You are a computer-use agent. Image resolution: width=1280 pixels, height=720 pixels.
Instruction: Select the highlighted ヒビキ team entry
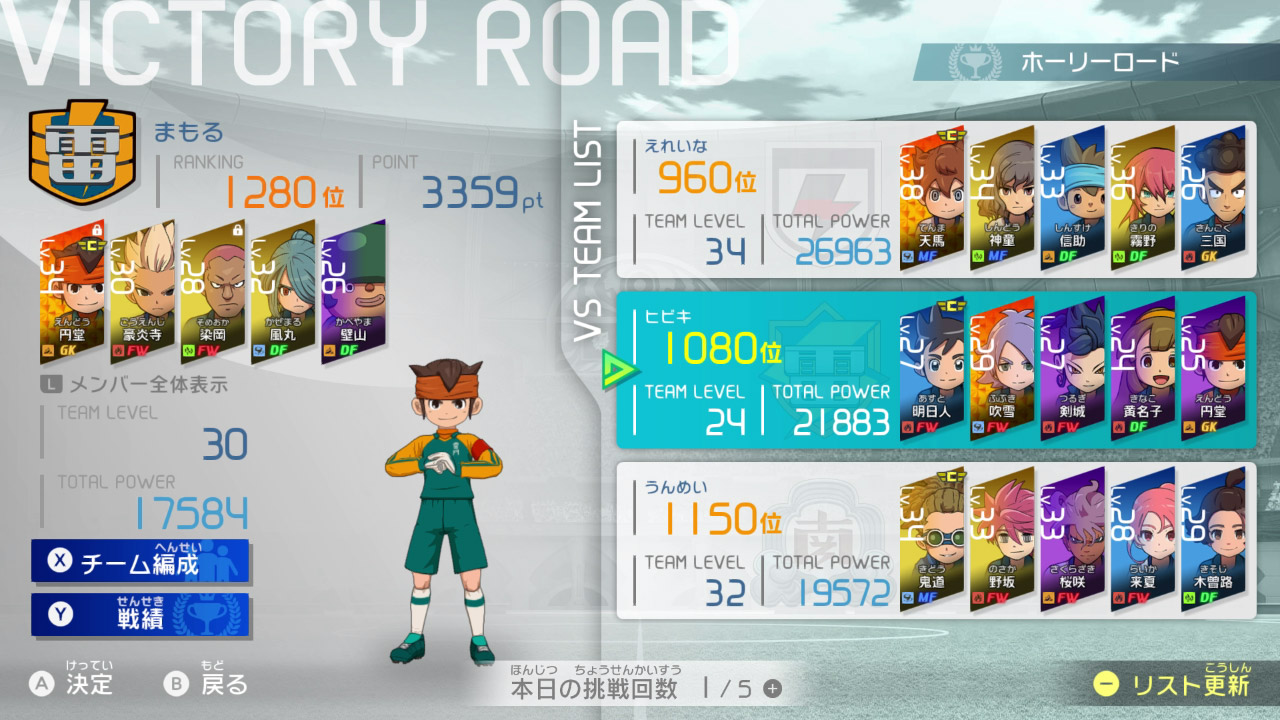tap(730, 370)
